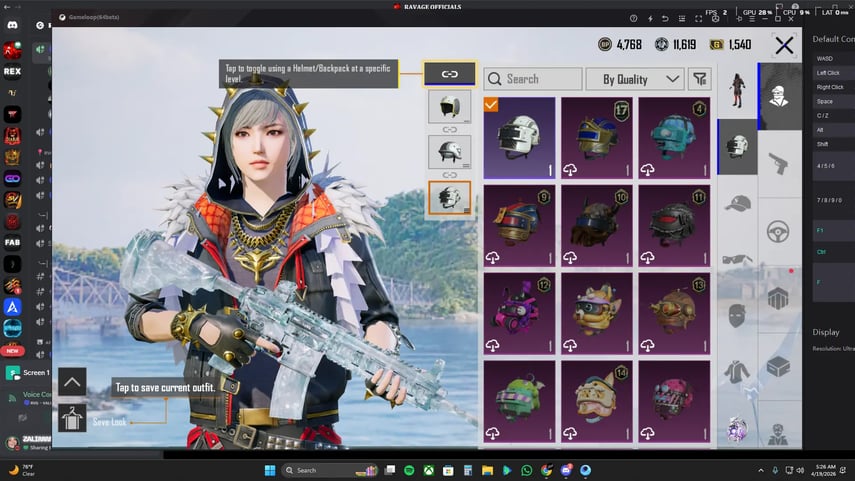The image size is (855, 481).
Task: Pick the teal helmet numbered 4
Action: coord(674,137)
